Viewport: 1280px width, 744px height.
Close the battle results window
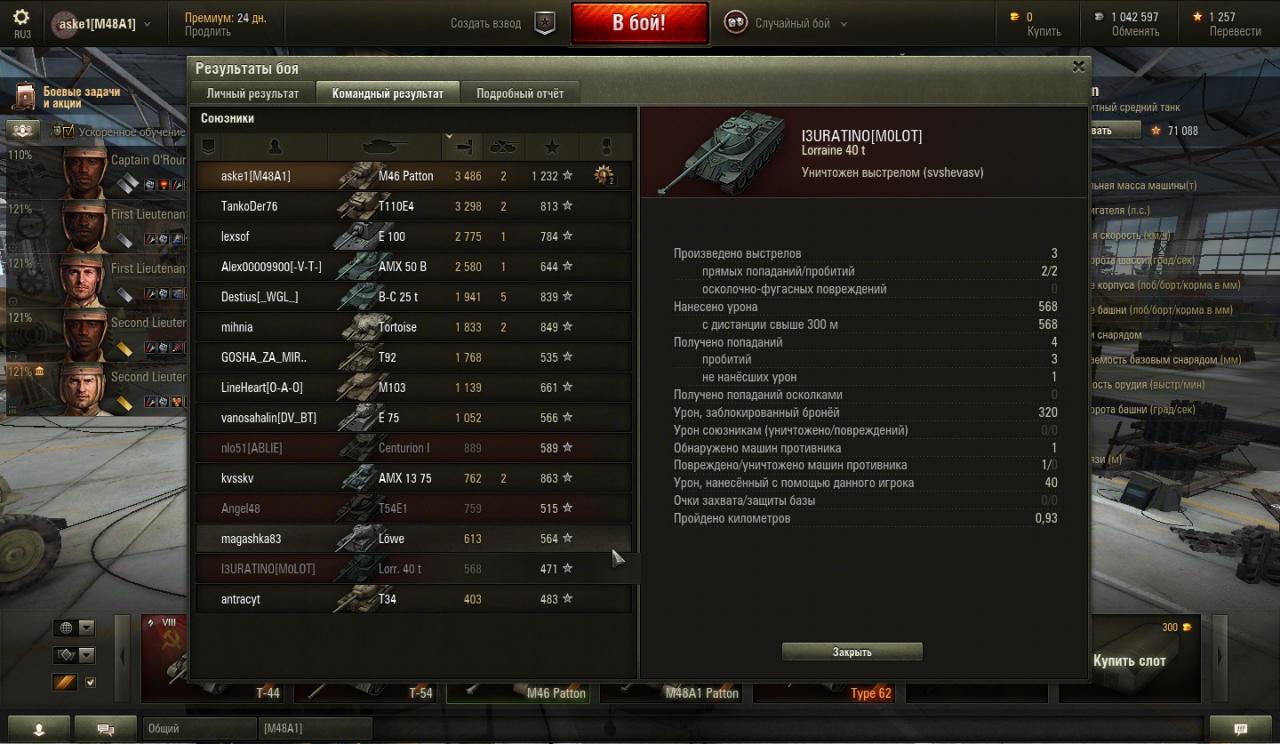pos(1078,67)
